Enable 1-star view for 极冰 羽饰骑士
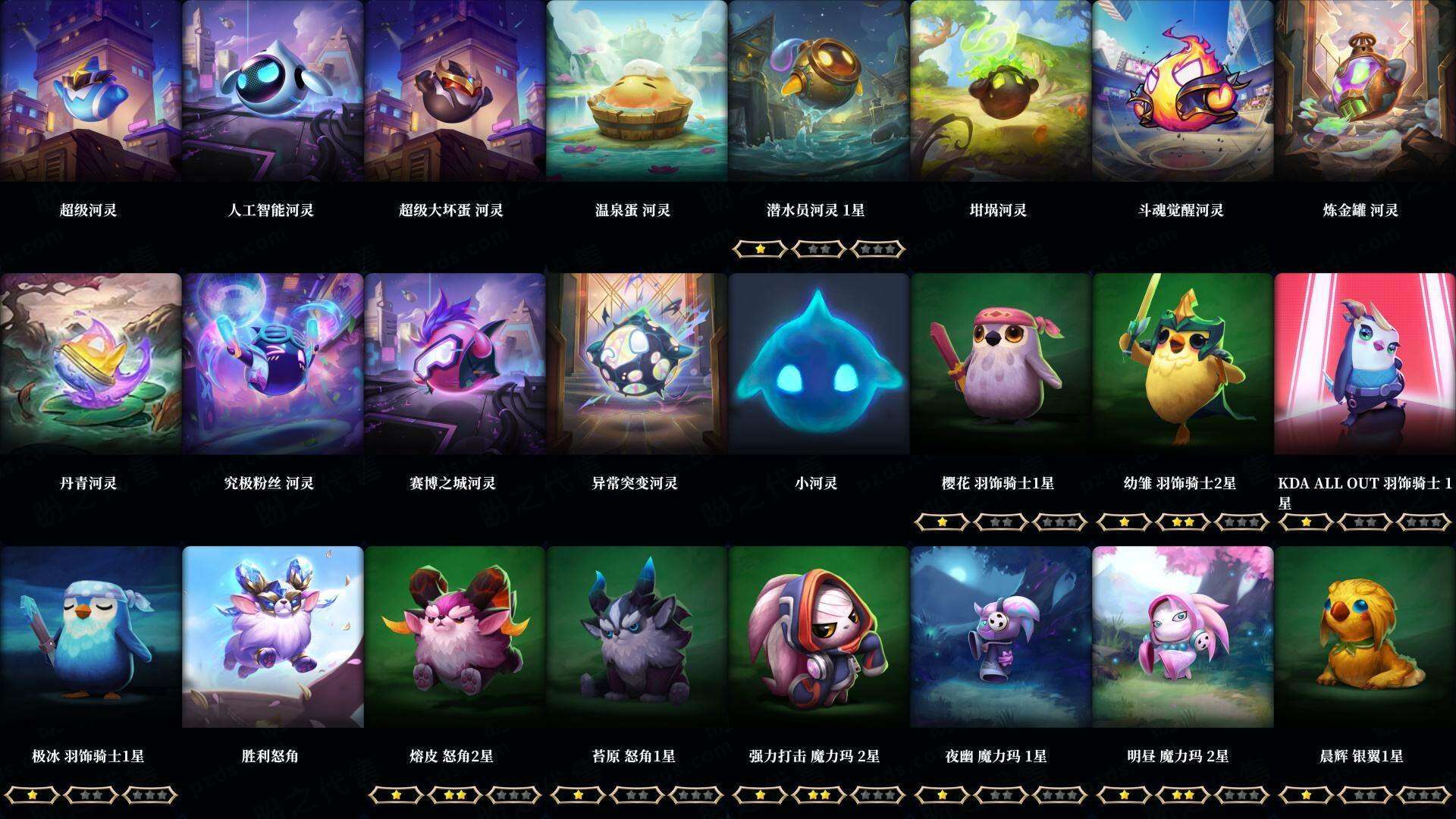Viewport: 1456px width, 819px height. click(32, 795)
